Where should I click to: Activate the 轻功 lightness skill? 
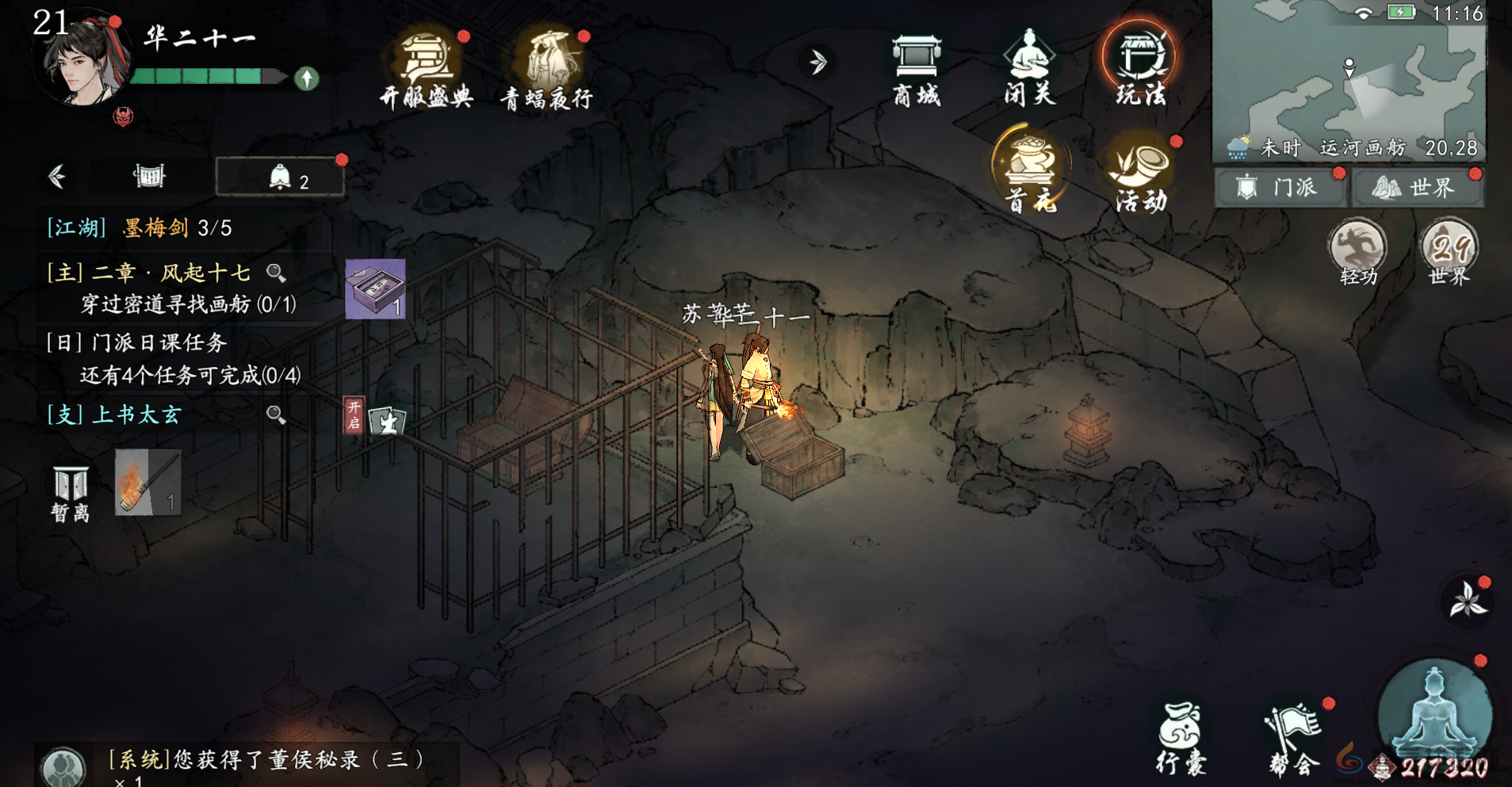[x=1358, y=252]
